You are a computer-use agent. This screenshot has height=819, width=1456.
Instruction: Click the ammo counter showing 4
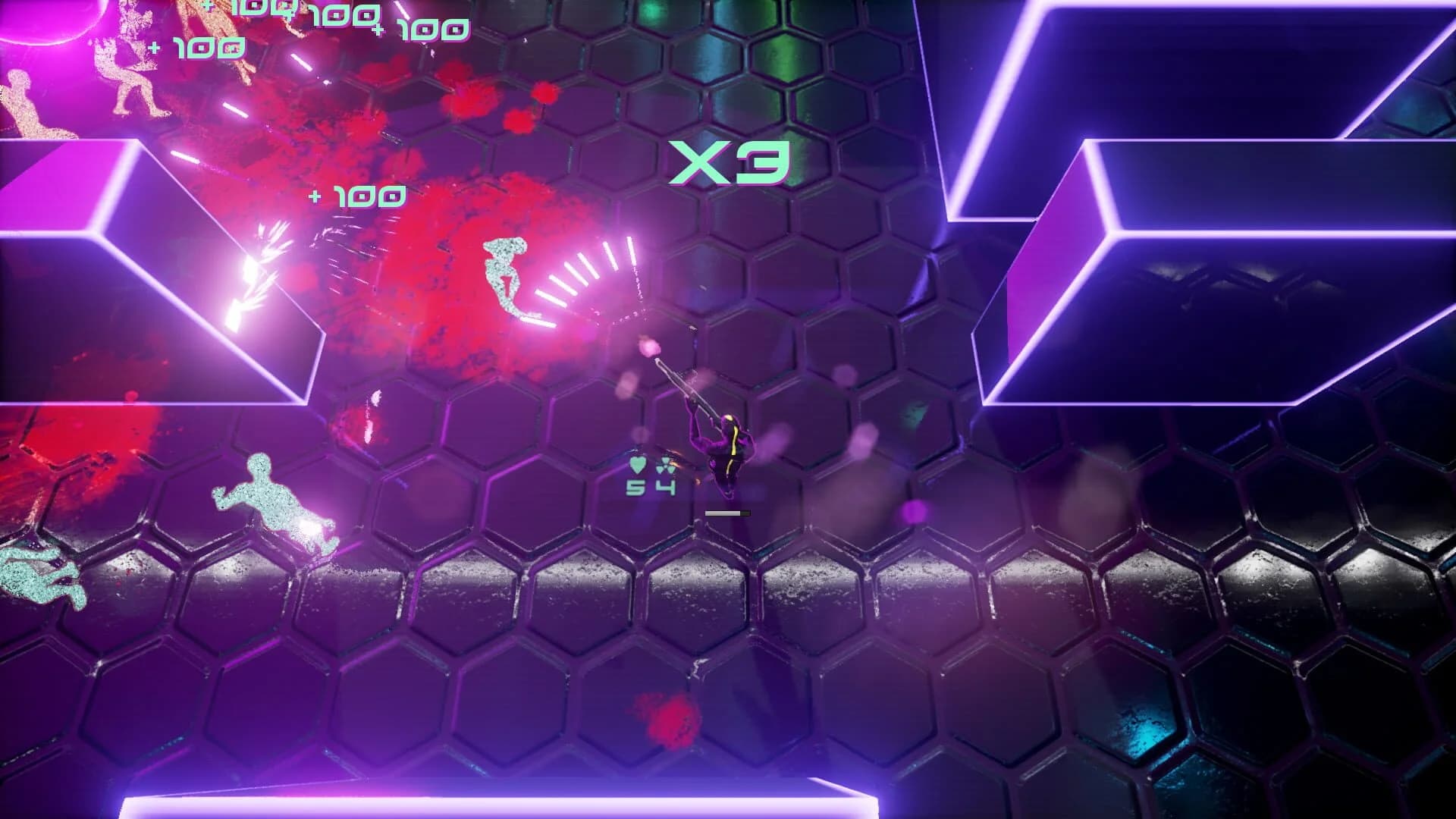[666, 487]
